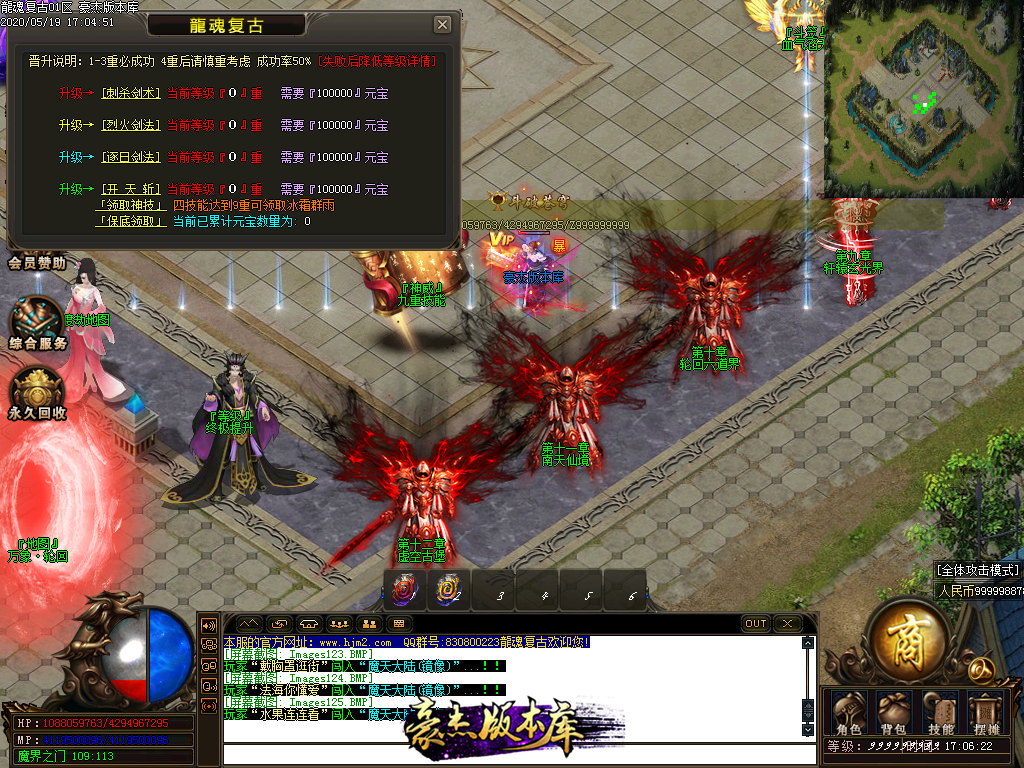Toggle sound with the speaker icon

(x=210, y=624)
